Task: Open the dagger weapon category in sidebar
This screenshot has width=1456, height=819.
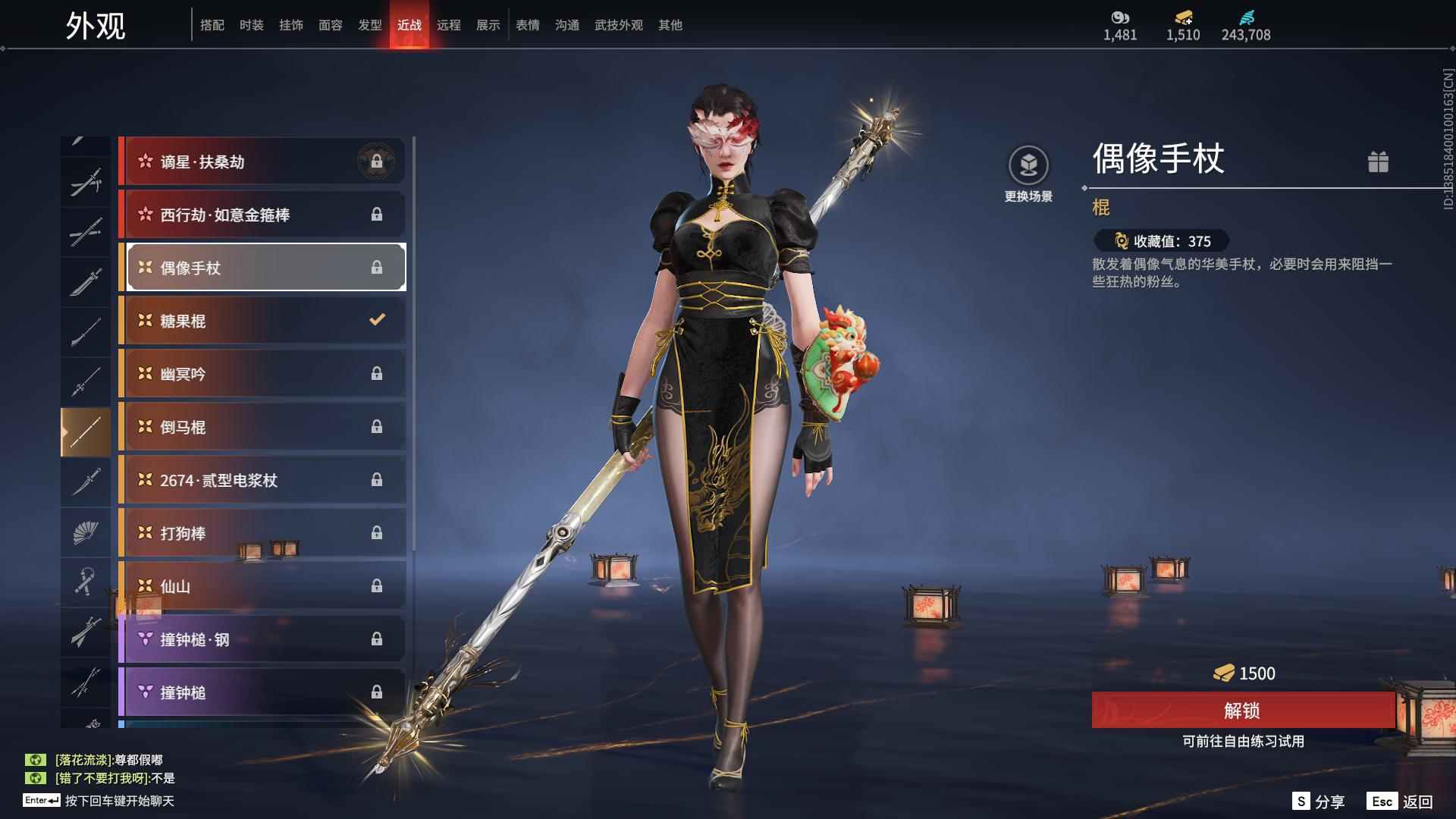Action: [x=86, y=480]
